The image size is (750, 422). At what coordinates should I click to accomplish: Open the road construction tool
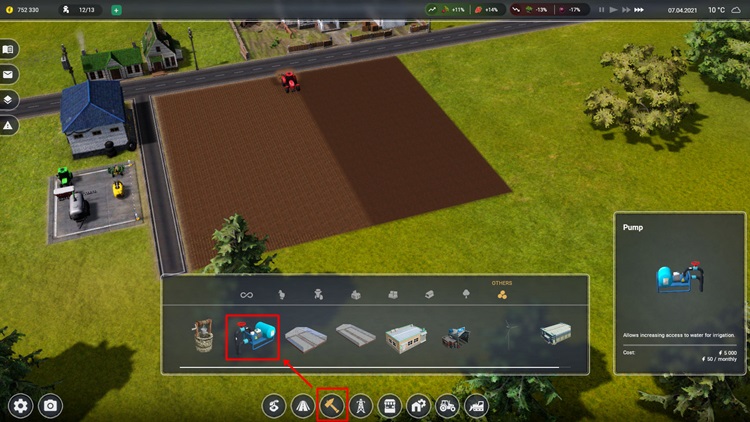coord(303,406)
